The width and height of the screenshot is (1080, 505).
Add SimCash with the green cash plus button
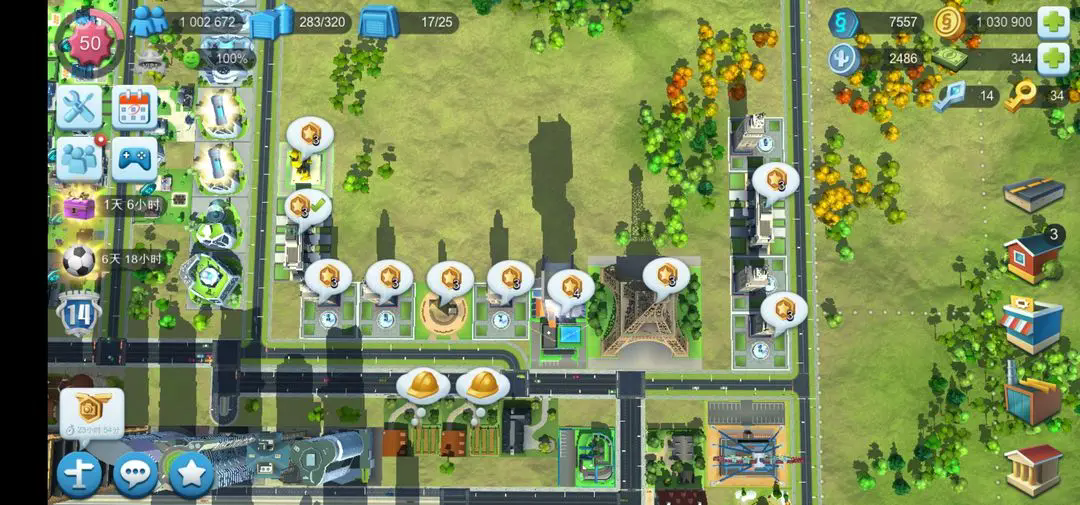click(1052, 59)
